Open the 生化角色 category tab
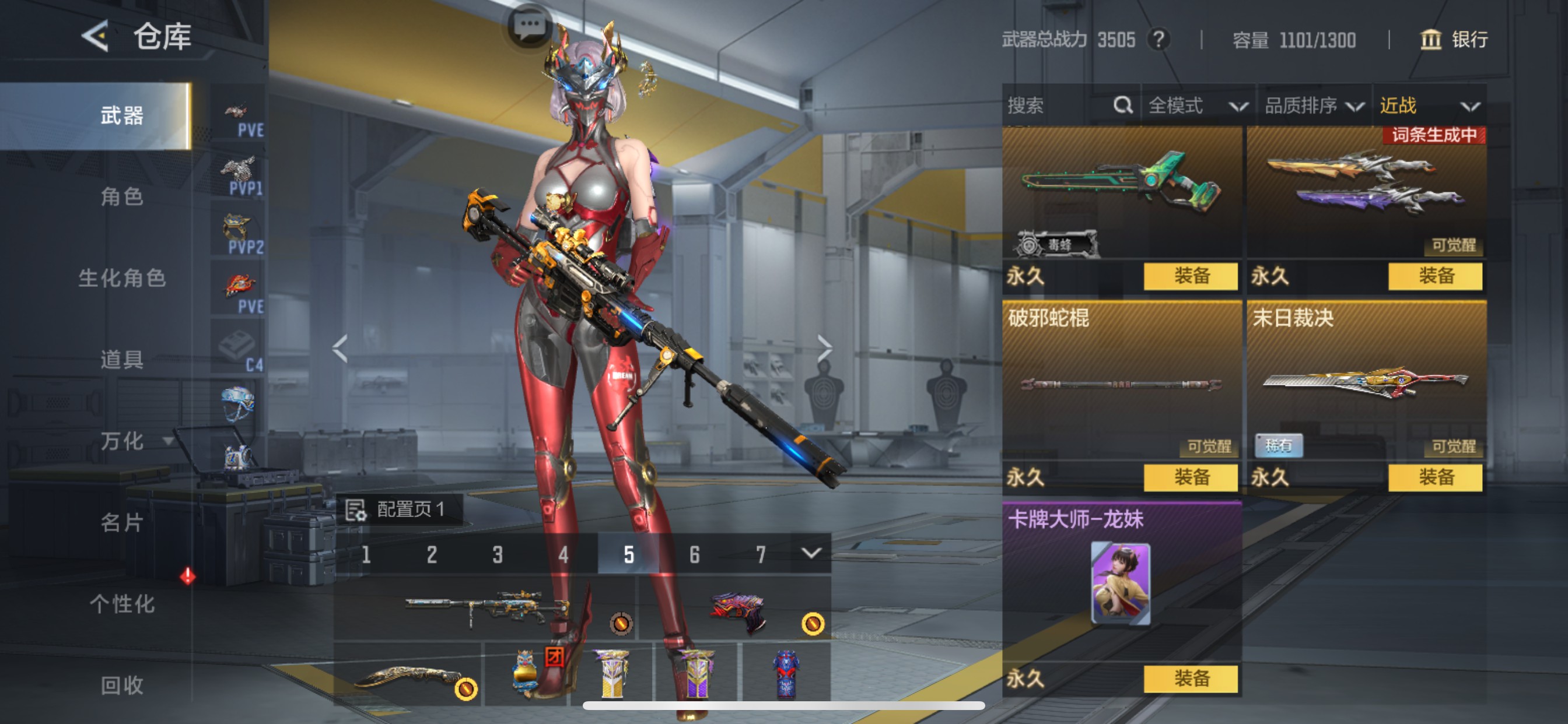1568x724 pixels. (x=122, y=278)
